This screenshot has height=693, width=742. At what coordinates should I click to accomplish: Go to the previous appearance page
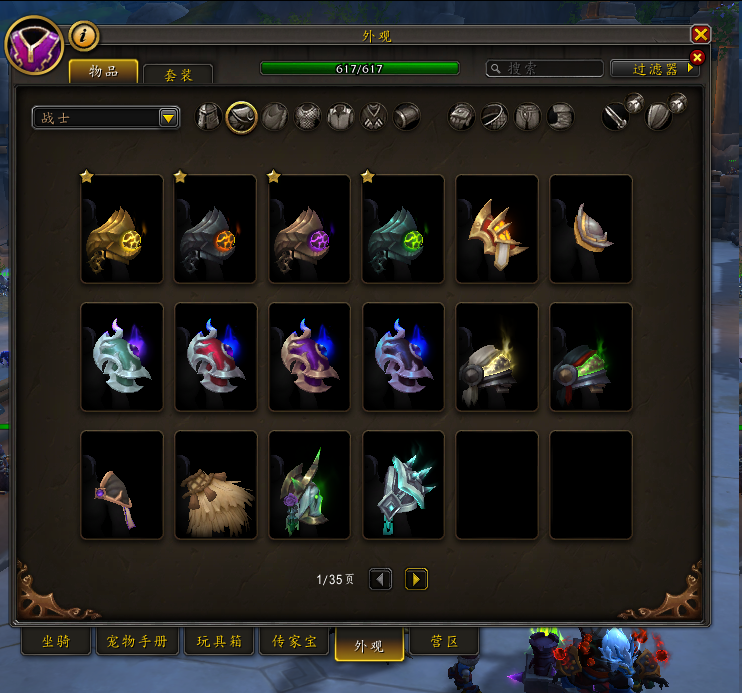(380, 579)
